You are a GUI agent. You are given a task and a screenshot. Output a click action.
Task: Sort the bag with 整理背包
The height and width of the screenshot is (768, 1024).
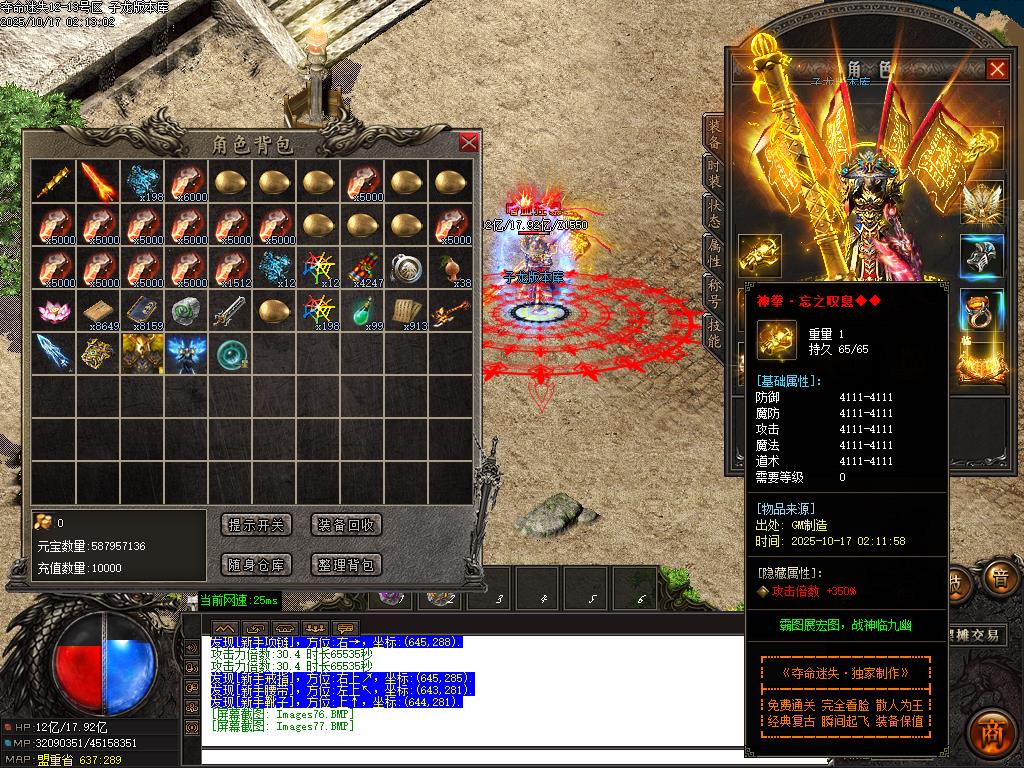click(x=346, y=565)
